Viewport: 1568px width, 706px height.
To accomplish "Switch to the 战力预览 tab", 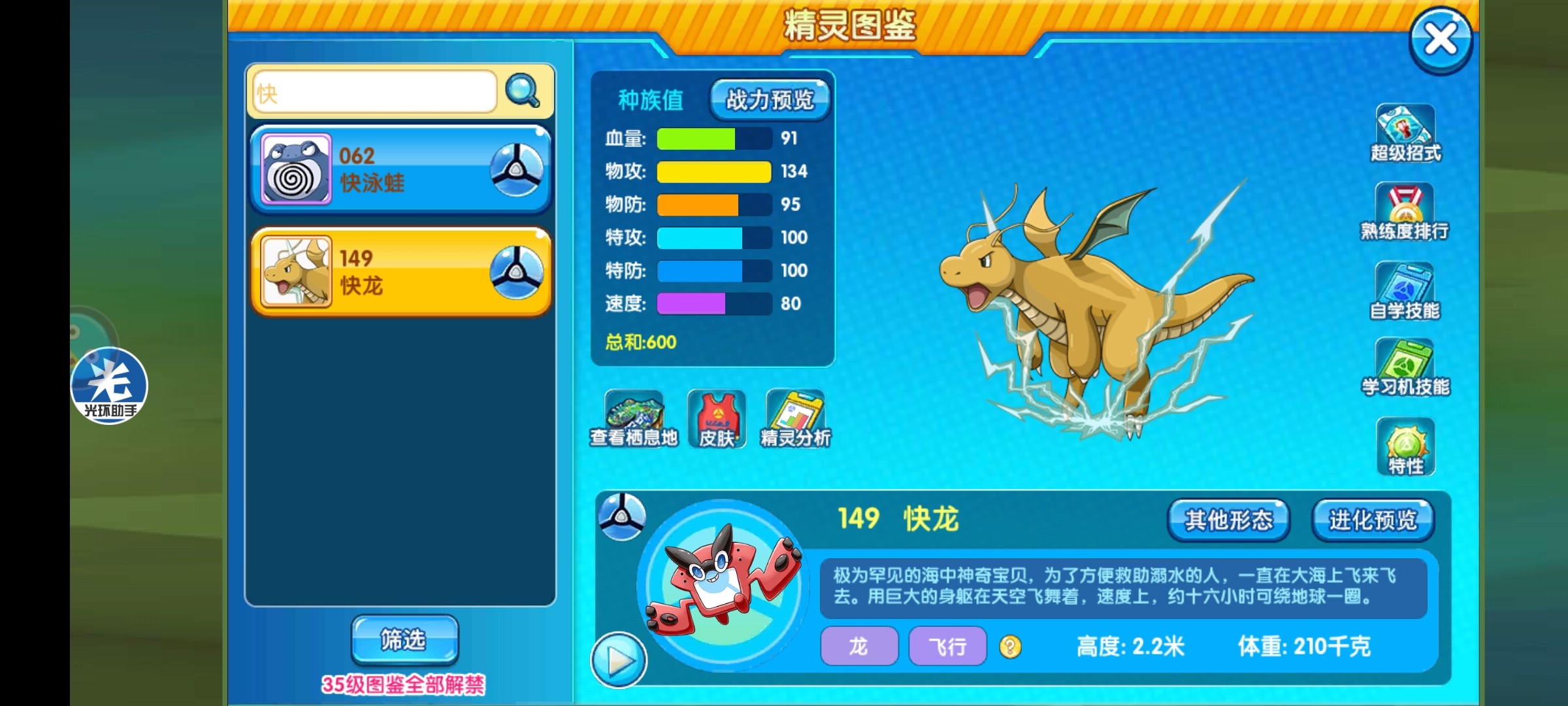I will tap(770, 100).
